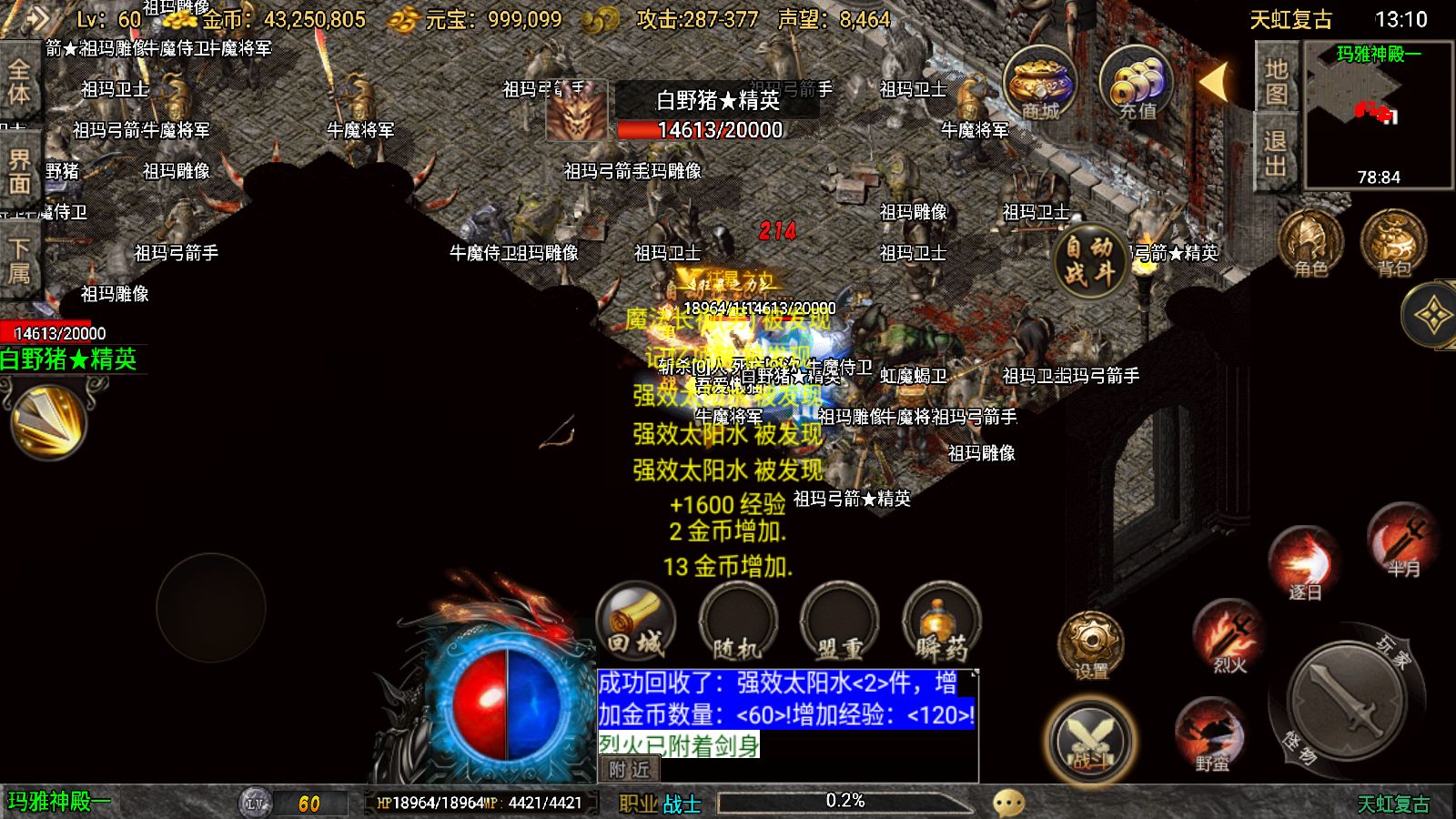The height and width of the screenshot is (819, 1456).
Task: Click the experience progress bar showing 0.2%
Action: [844, 800]
